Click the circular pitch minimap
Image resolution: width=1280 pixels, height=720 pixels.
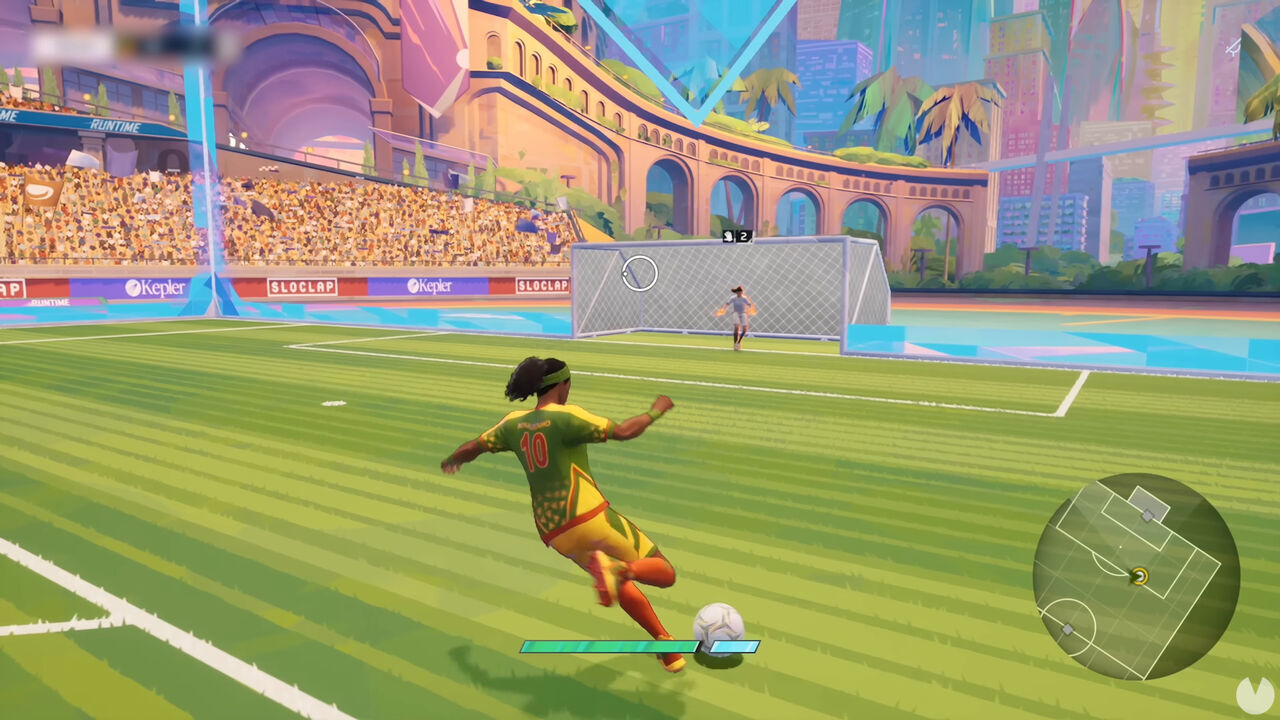[x=1136, y=576]
